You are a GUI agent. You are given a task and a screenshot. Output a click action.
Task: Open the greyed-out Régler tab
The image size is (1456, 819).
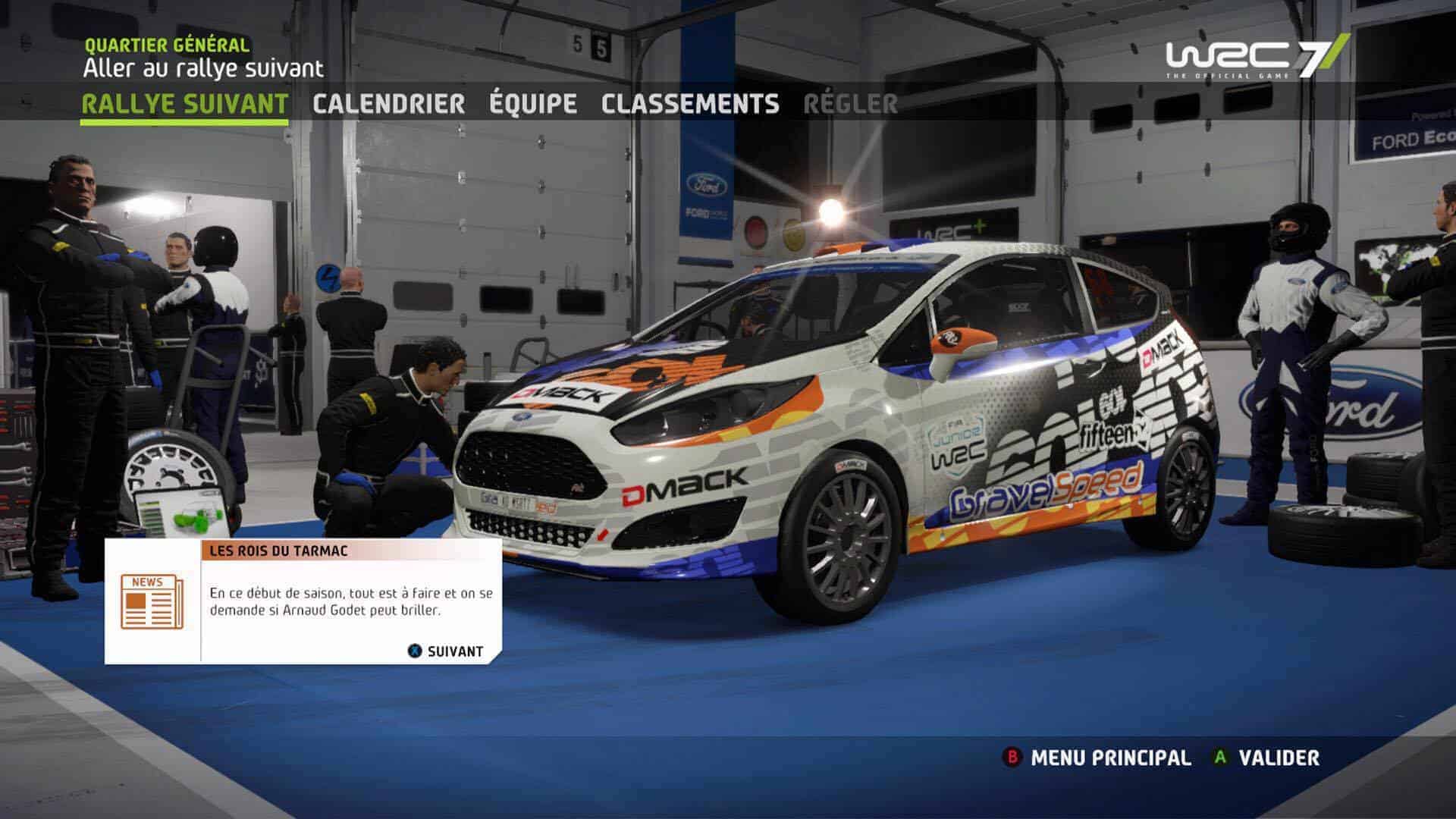pyautogui.click(x=850, y=104)
